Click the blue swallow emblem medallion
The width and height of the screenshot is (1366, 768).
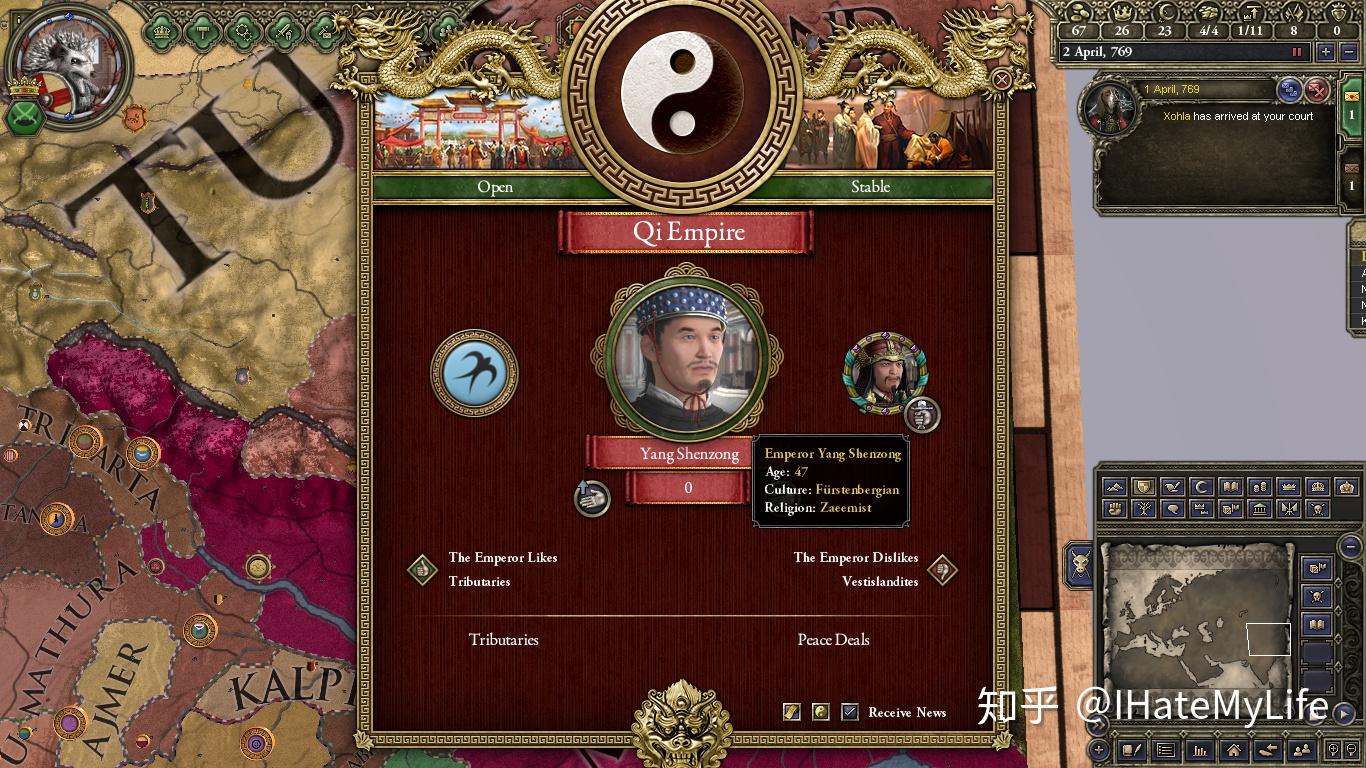click(x=474, y=374)
